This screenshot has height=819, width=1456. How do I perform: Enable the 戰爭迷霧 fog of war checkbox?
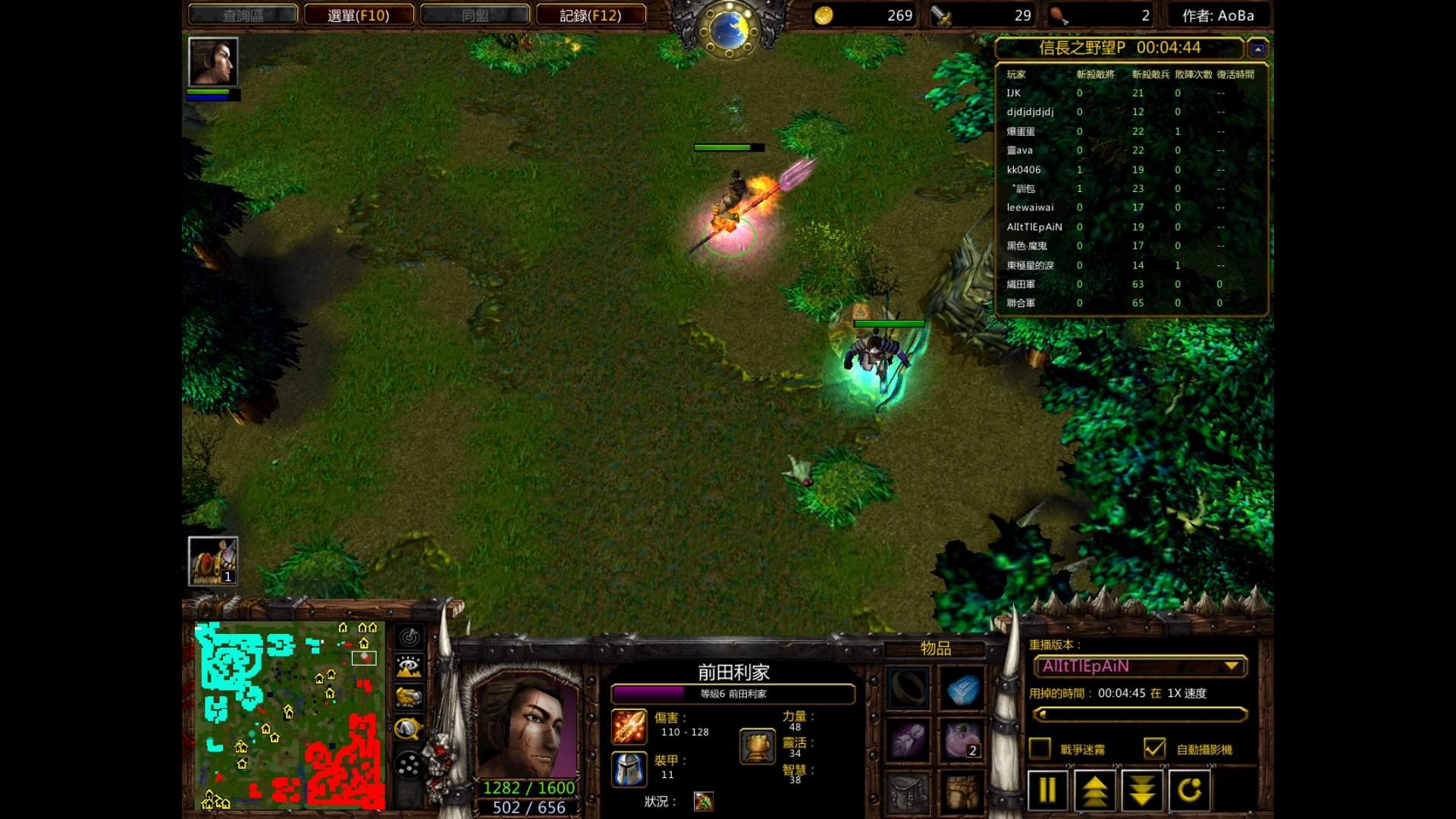pos(1040,748)
